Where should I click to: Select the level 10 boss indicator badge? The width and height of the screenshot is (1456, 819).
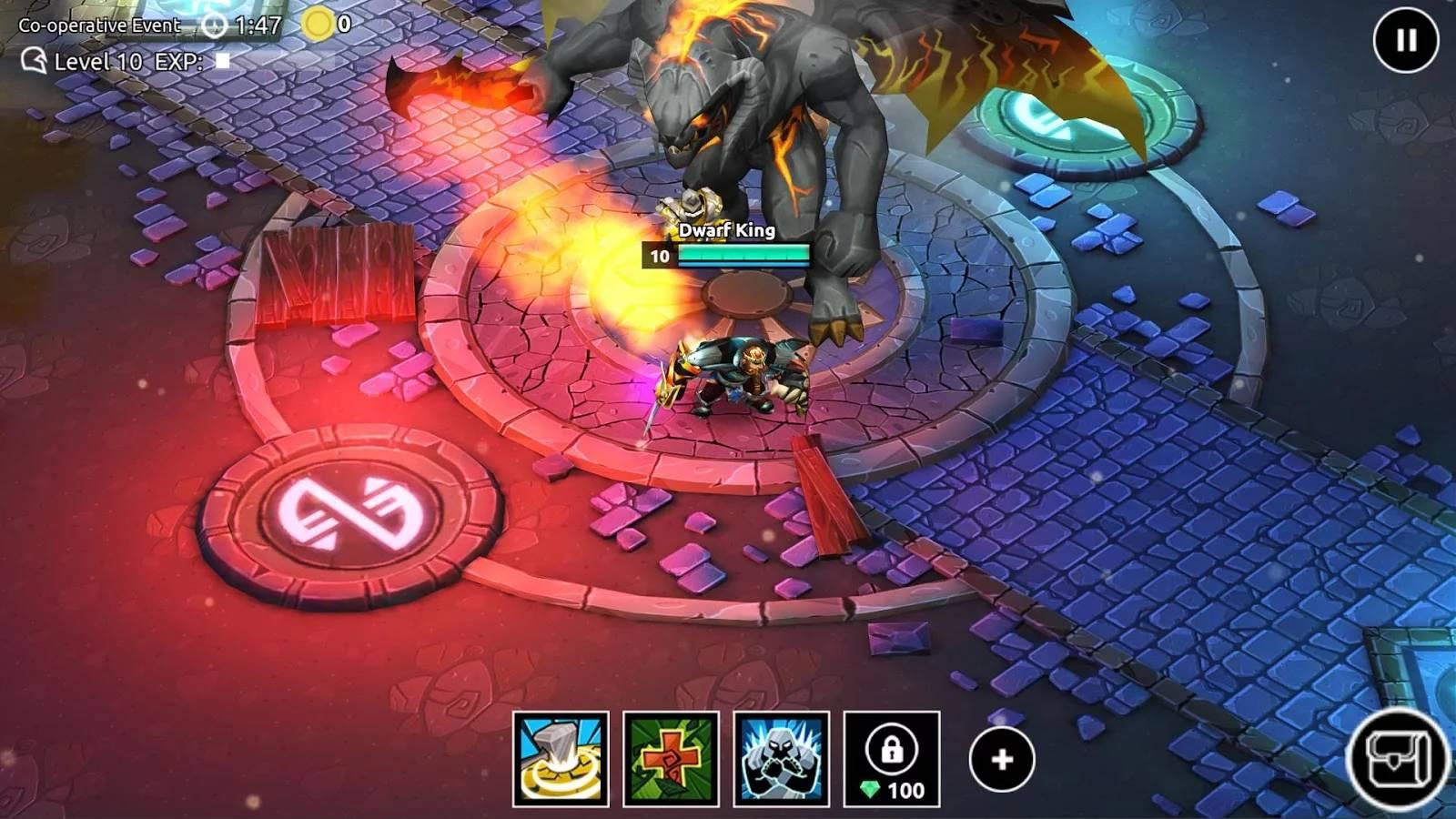[x=658, y=256]
